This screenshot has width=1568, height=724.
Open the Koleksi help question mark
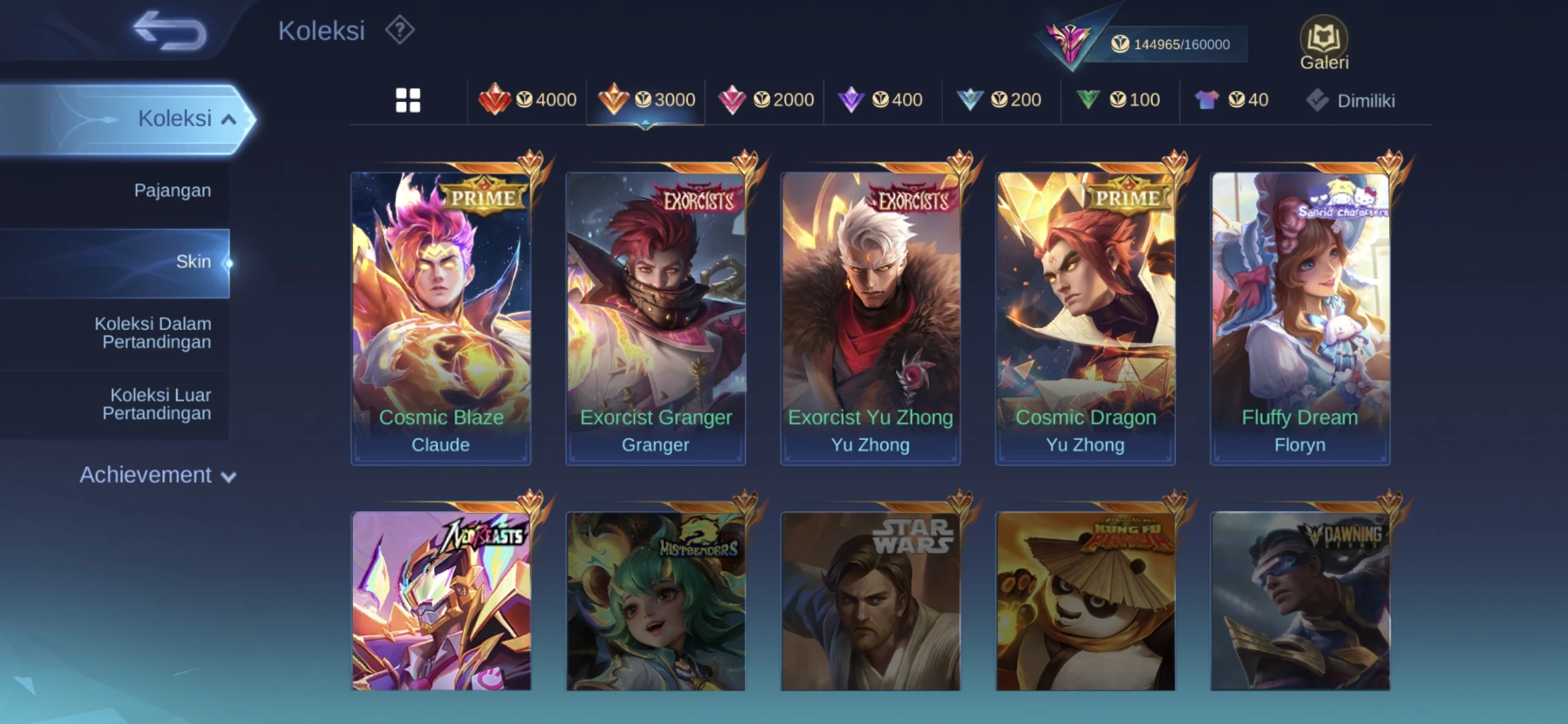[x=400, y=31]
